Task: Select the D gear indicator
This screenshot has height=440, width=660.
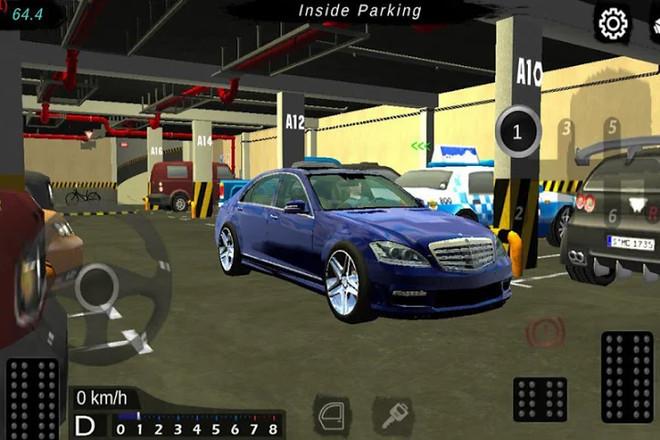Action: pyautogui.click(x=85, y=427)
